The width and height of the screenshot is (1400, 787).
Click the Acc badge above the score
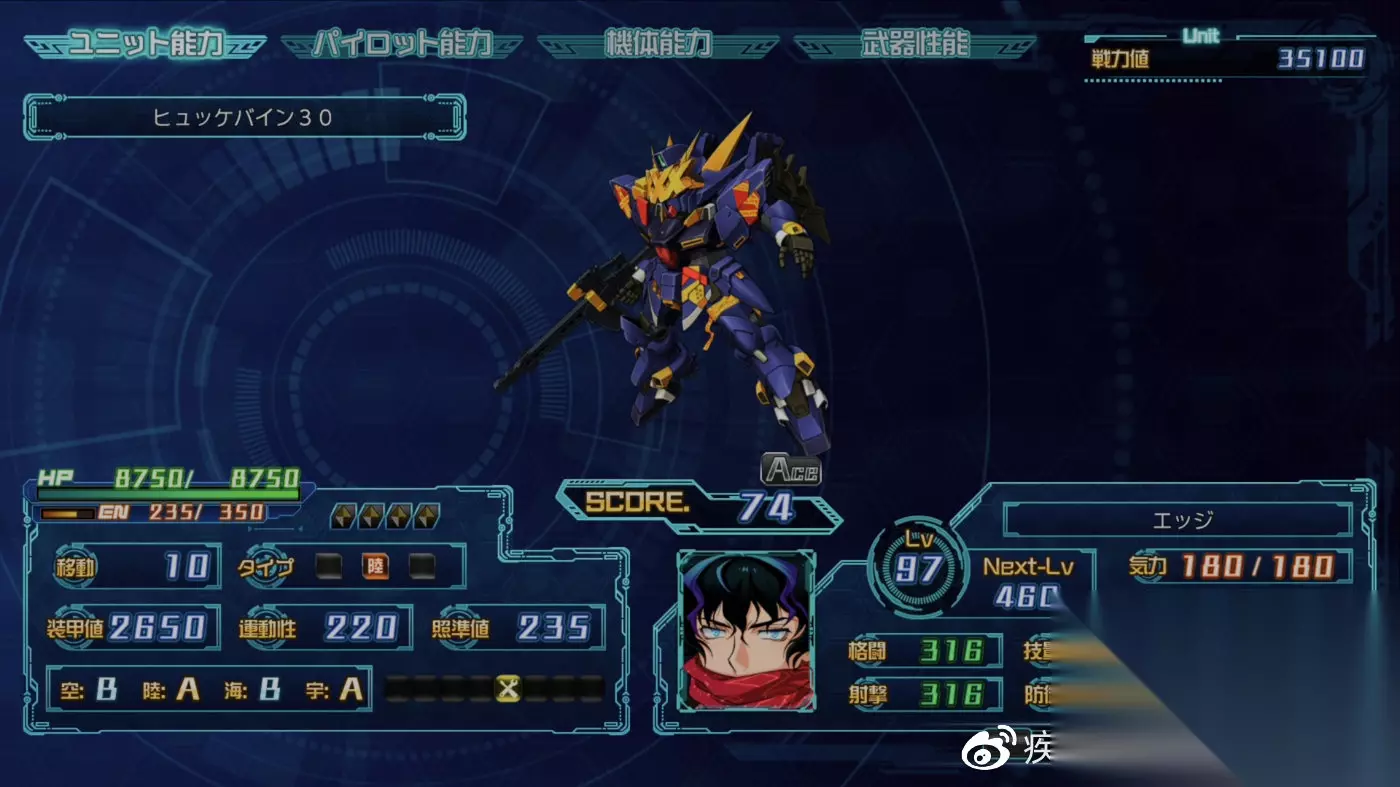(791, 468)
